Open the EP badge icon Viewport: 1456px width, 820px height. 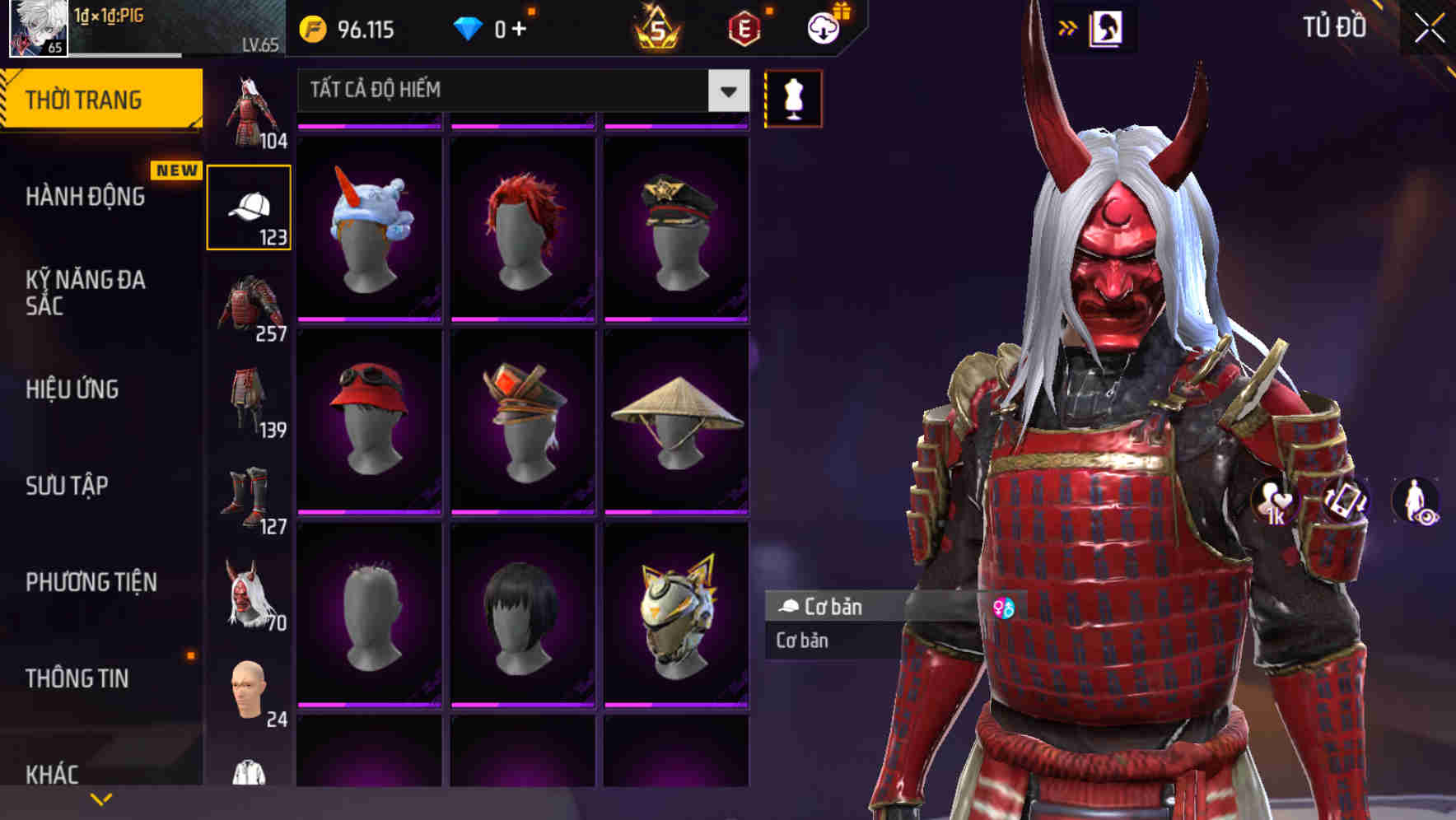745,27
